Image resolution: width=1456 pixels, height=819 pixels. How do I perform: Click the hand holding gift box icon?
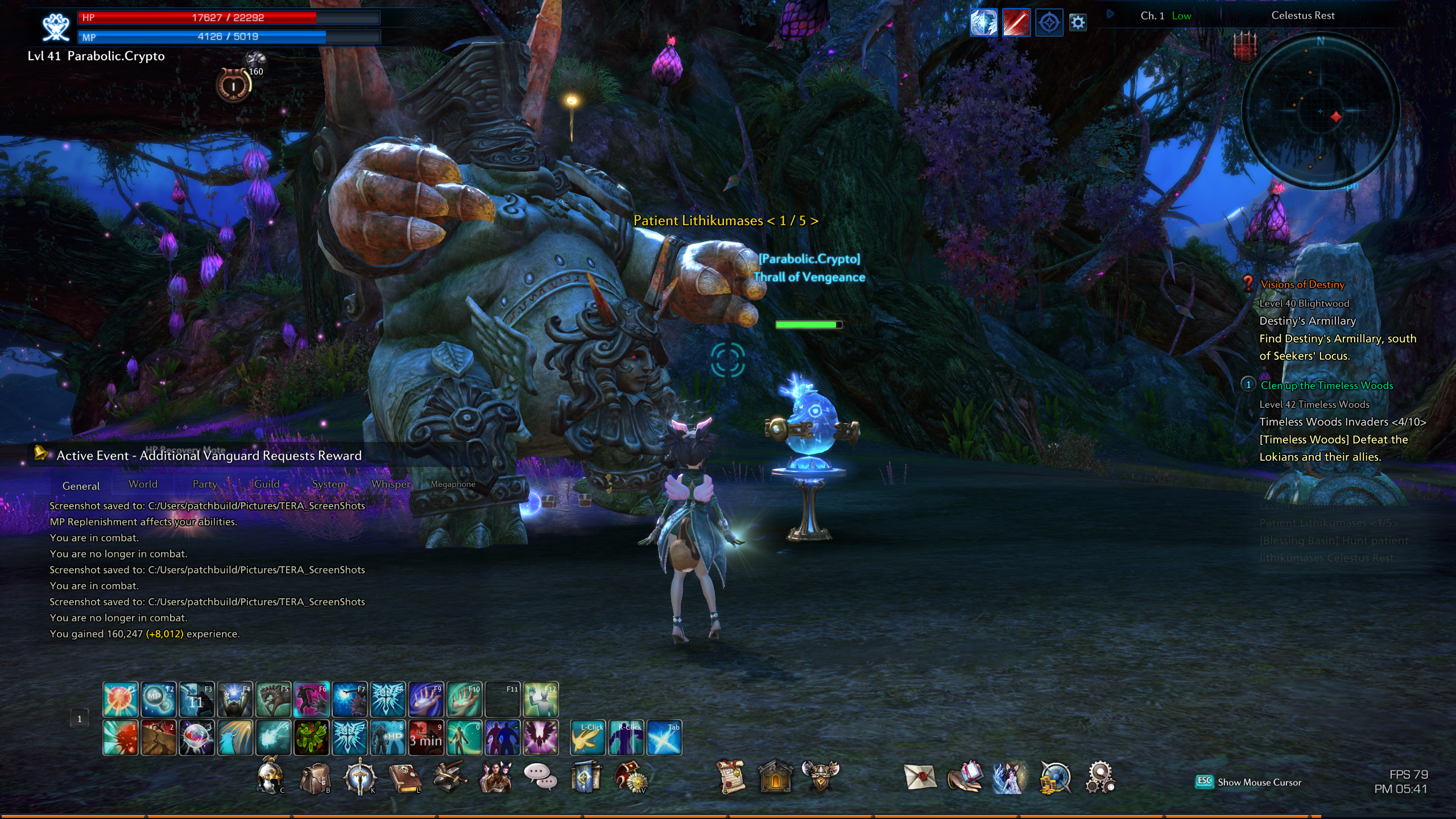click(965, 777)
